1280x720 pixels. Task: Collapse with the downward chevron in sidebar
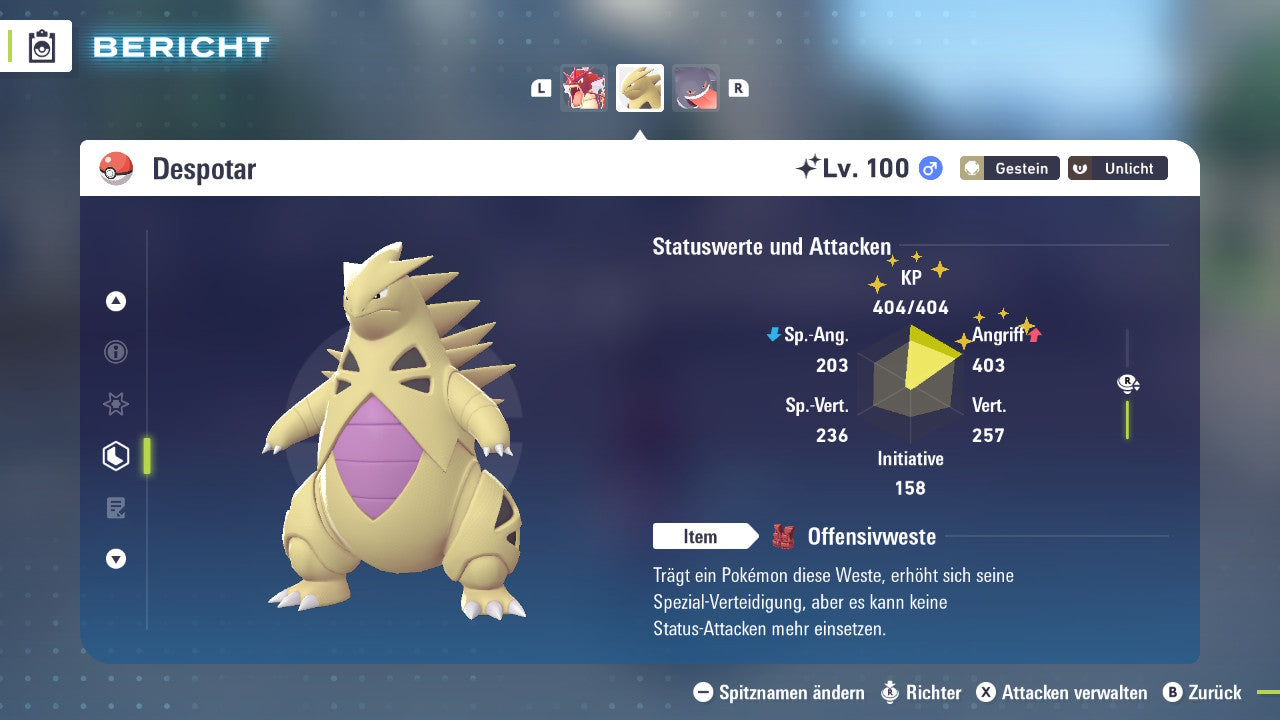(116, 559)
